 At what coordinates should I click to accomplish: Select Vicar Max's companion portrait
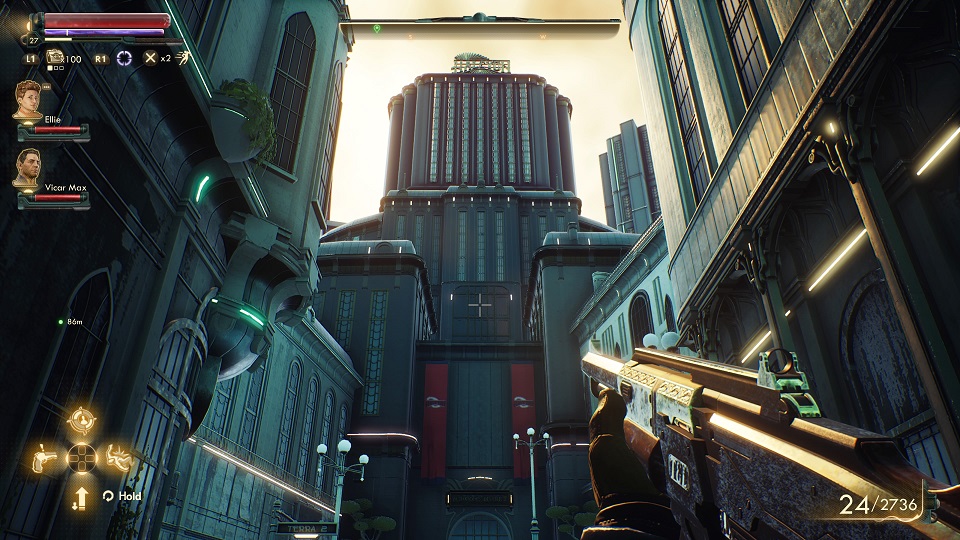tap(28, 168)
